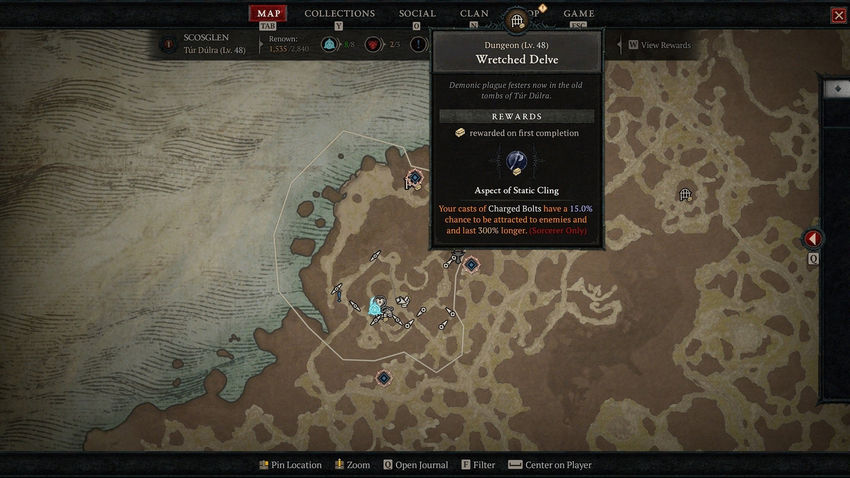
Task: Select the waypoint marker by the coast
Action: [414, 178]
